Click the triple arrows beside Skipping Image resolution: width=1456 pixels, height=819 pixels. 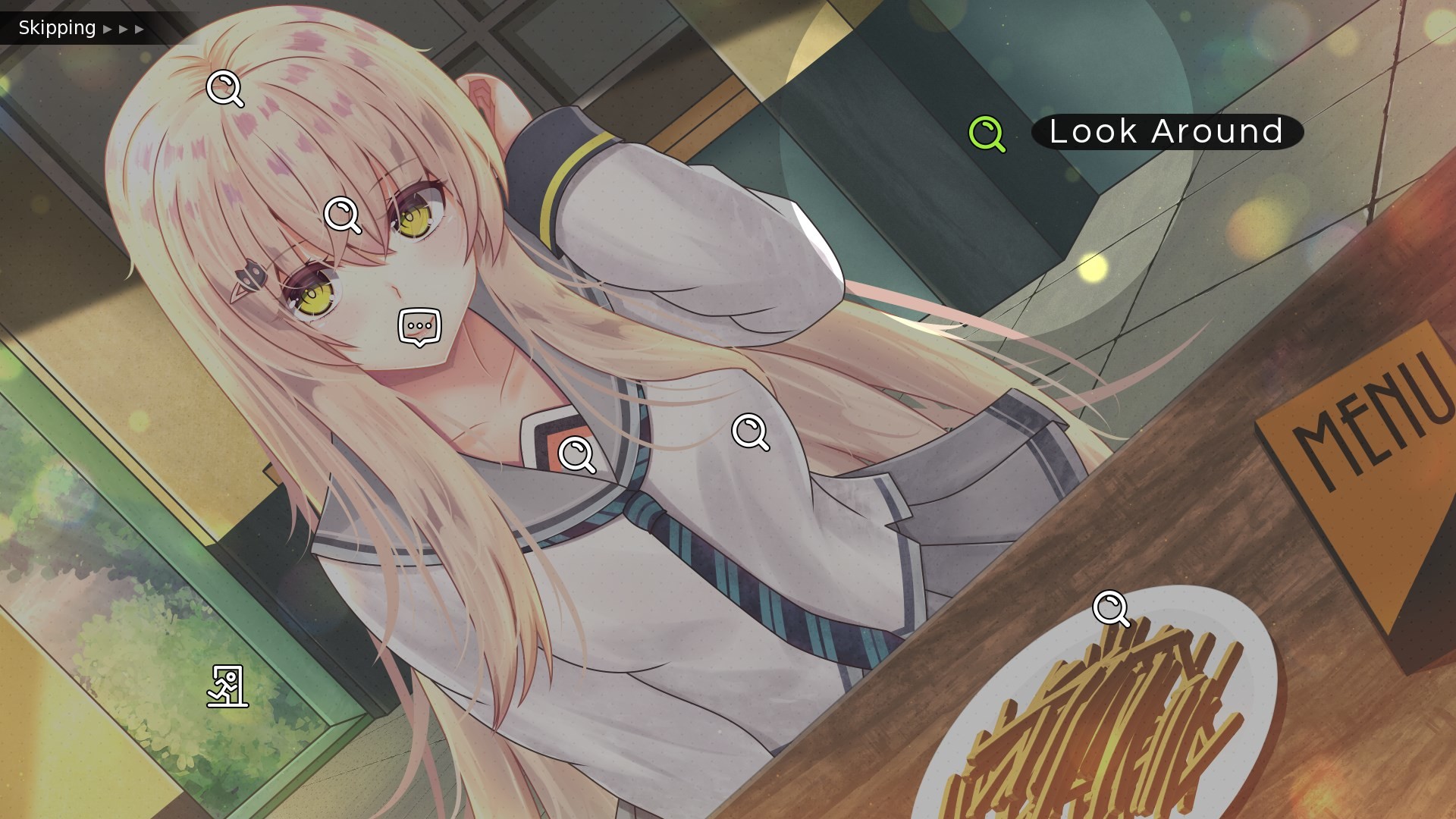[x=124, y=30]
